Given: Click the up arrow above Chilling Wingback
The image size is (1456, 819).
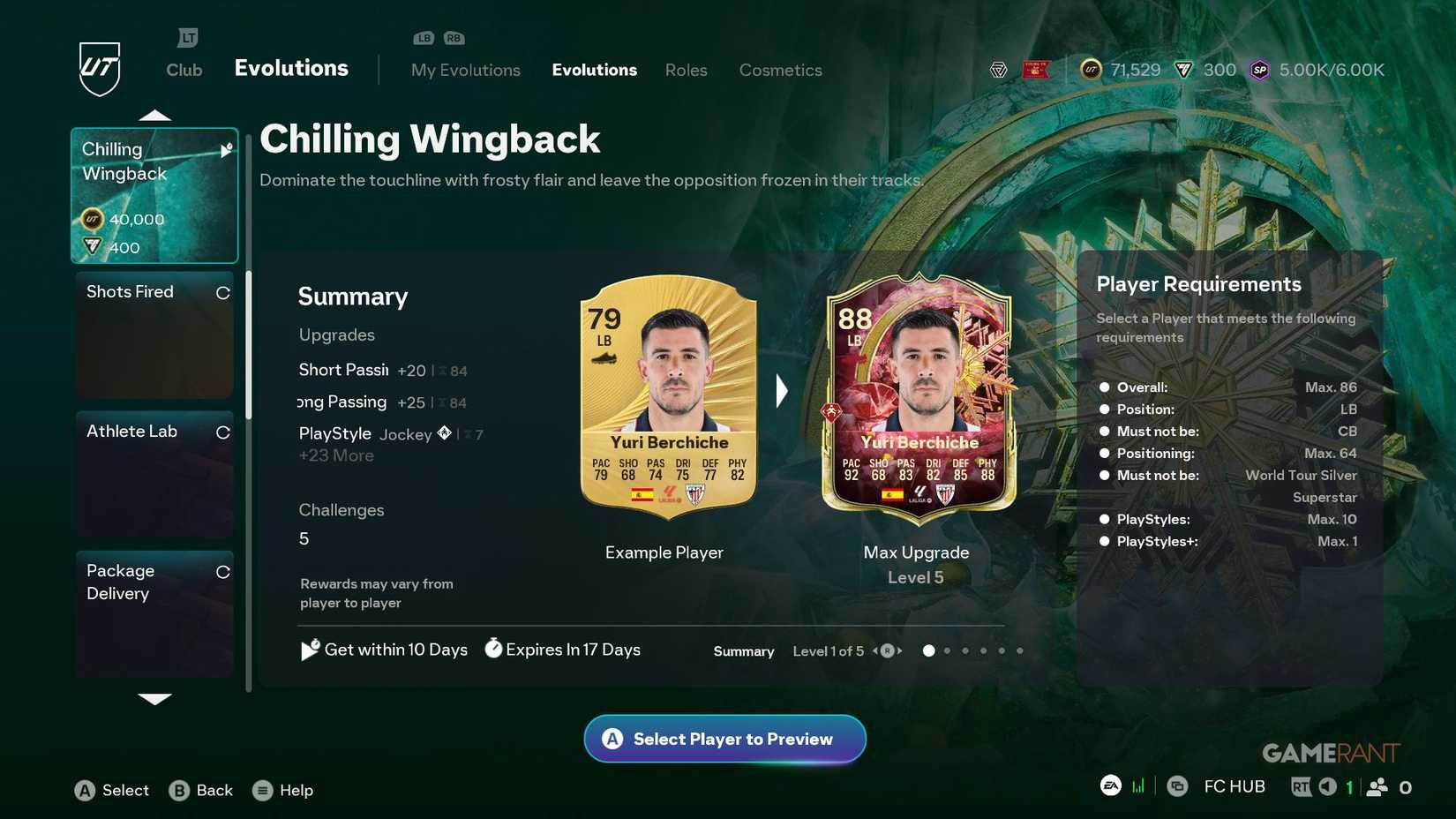Looking at the screenshot, I should coord(155,113).
